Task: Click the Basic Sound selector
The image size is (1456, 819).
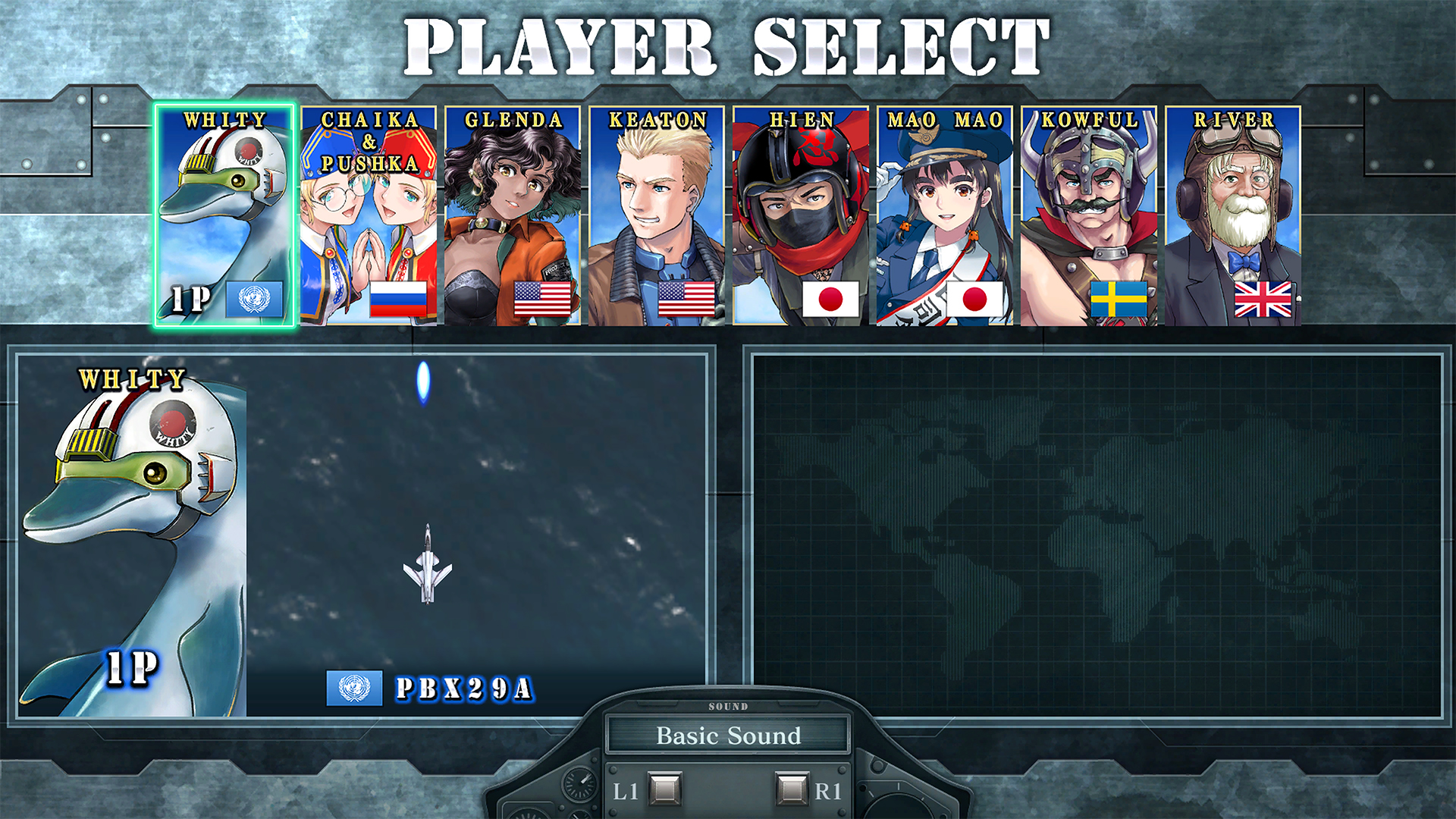Action: [x=728, y=735]
